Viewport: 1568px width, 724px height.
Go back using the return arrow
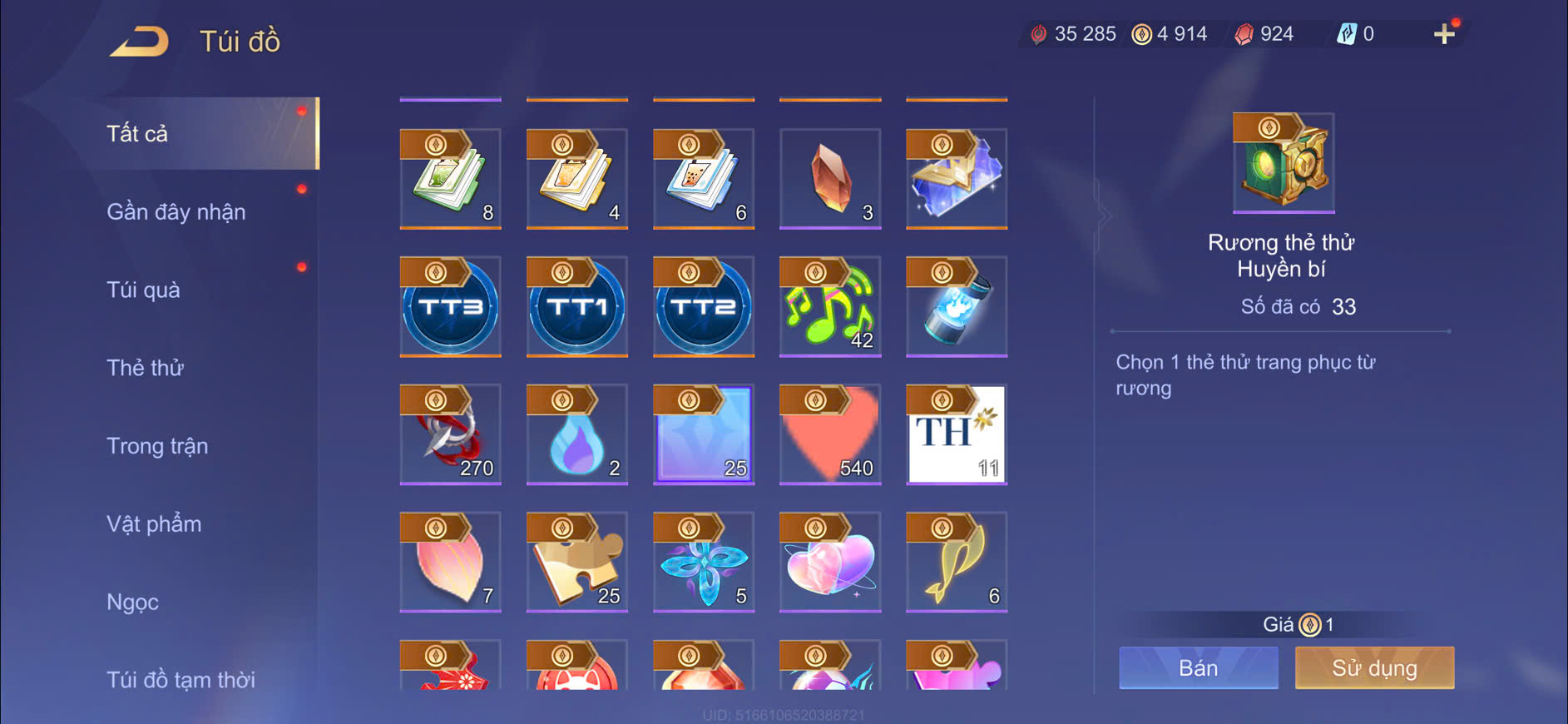coord(139,41)
